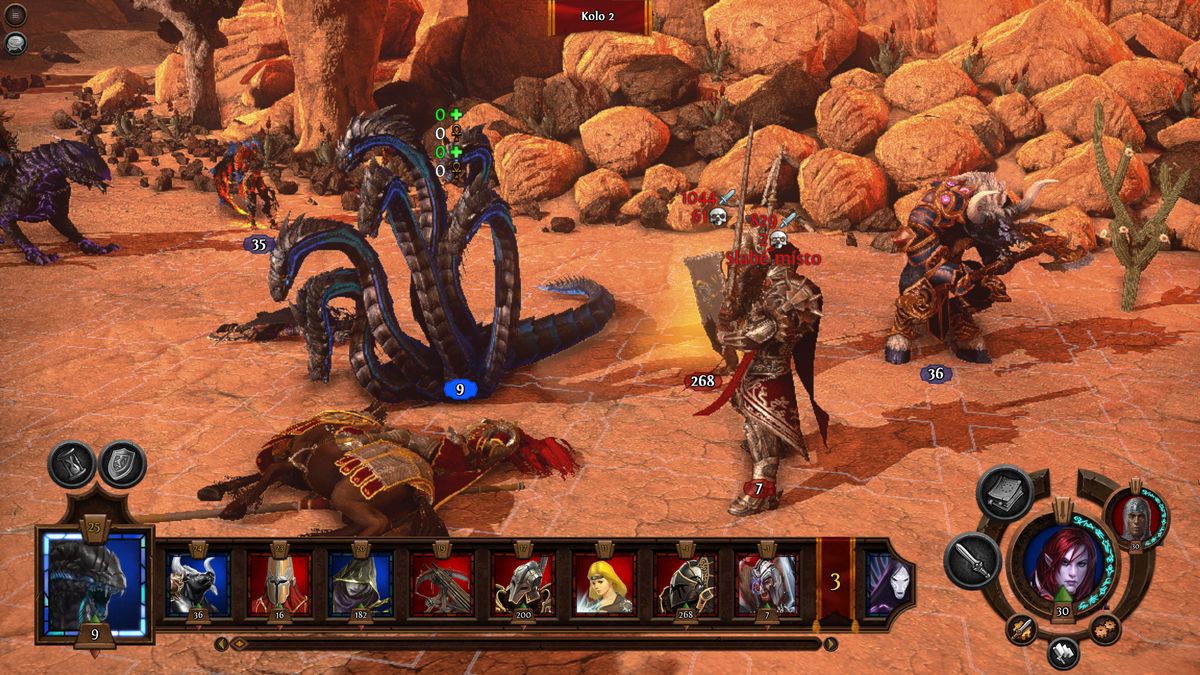This screenshot has width=1200, height=675.
Task: Select the pale masked face portrait
Action: (x=884, y=582)
